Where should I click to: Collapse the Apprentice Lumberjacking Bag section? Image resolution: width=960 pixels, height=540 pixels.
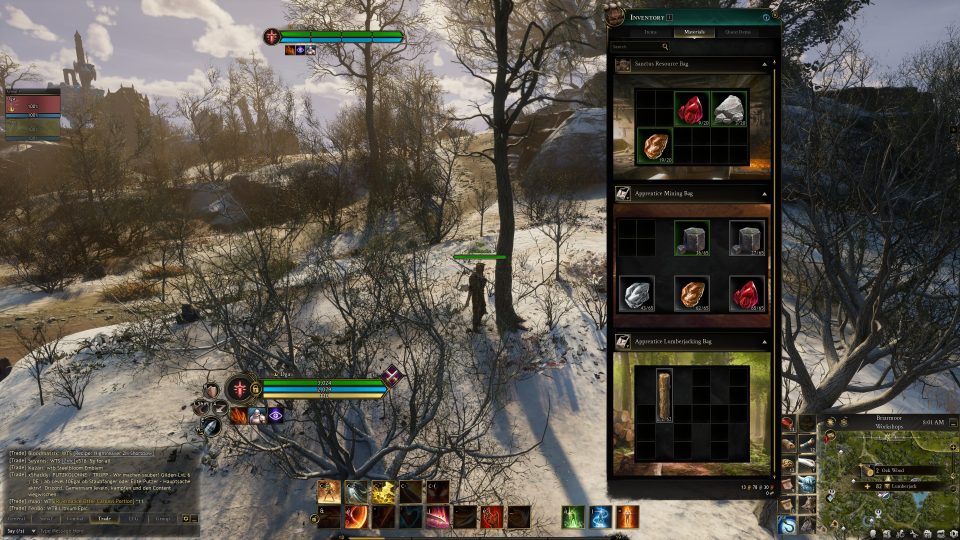(x=764, y=342)
